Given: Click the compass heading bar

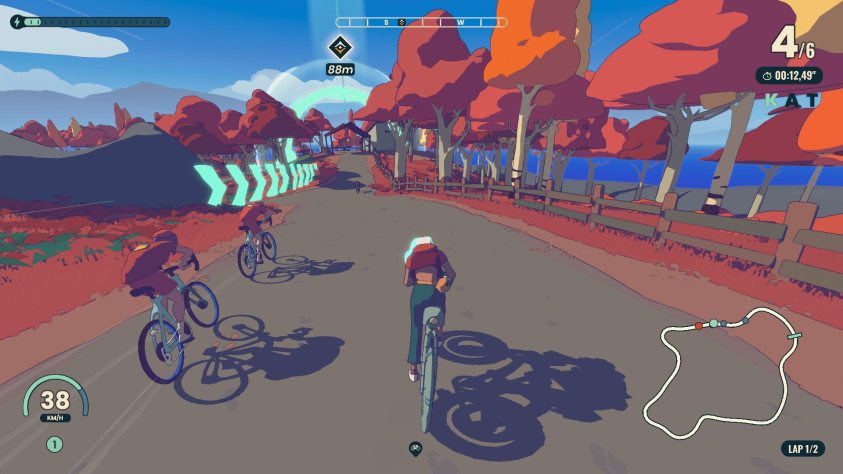Looking at the screenshot, I should [x=421, y=21].
